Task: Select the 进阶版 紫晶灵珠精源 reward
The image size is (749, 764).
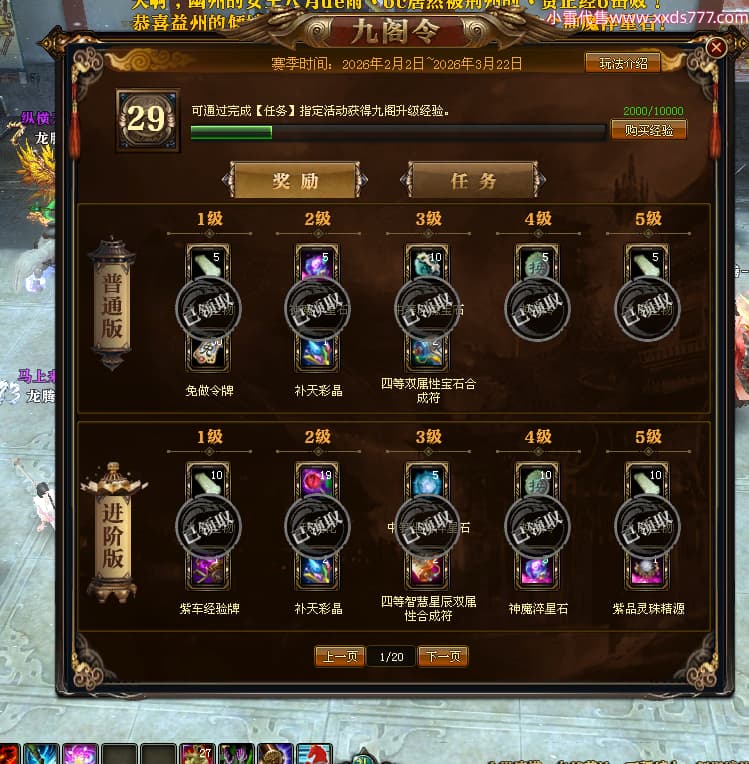Action: (648, 526)
